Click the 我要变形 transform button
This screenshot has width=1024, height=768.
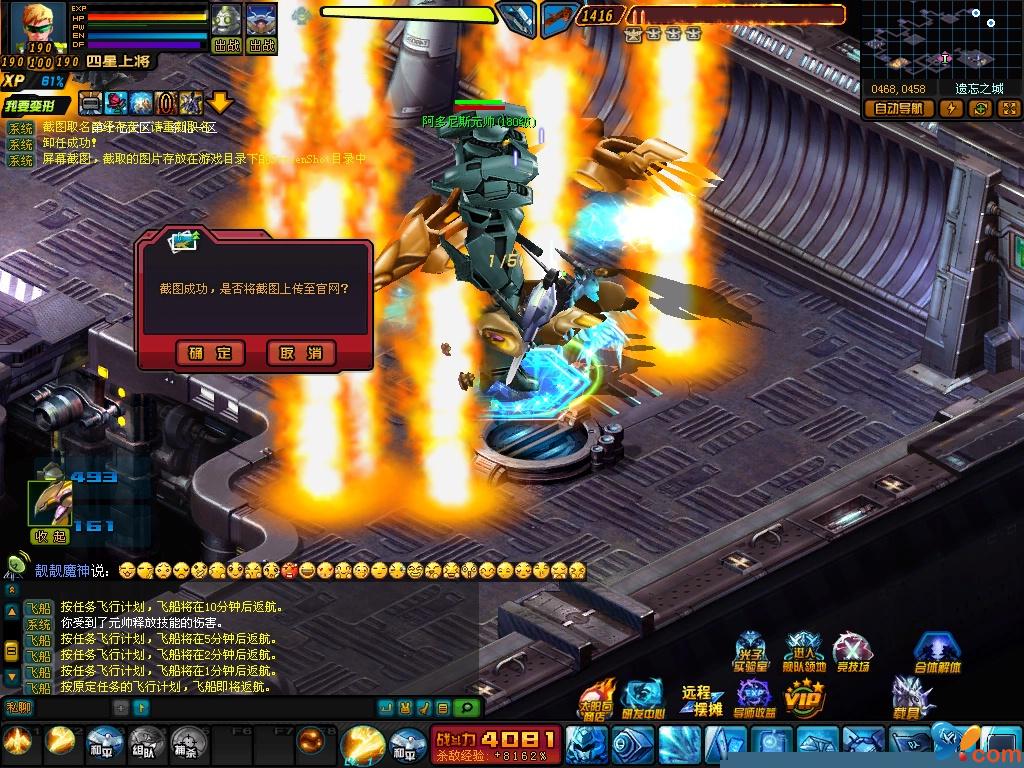tap(35, 105)
